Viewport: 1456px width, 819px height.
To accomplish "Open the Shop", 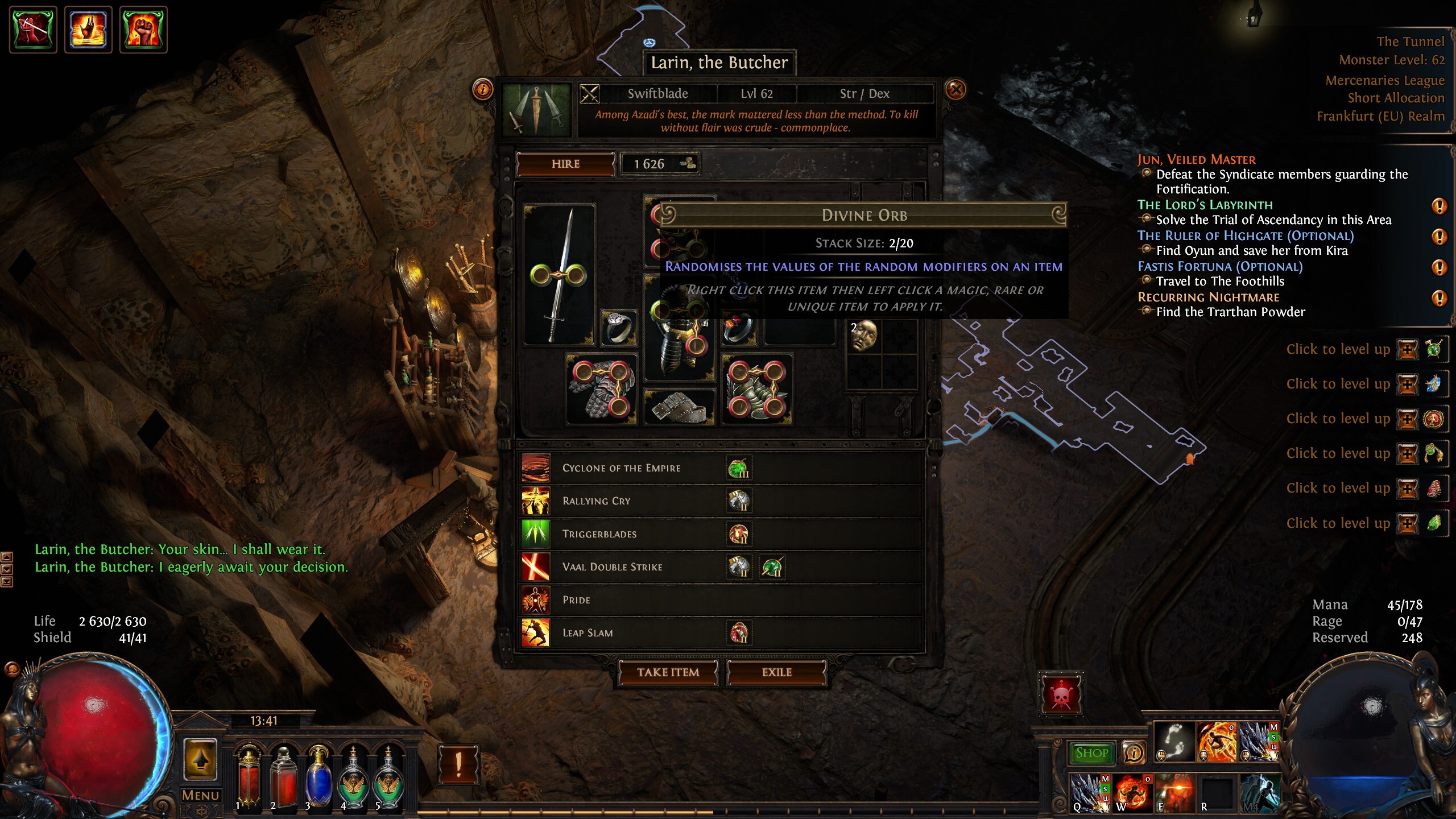I will pos(1091,753).
